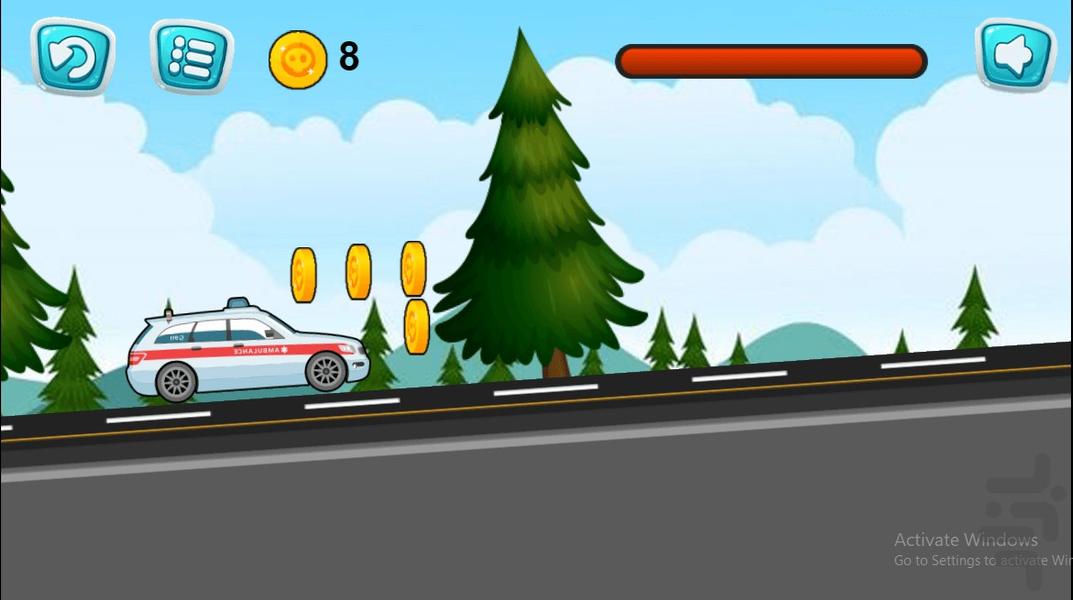1073x600 pixels.
Task: Restart the level with the circular arrow button
Action: tap(72, 57)
